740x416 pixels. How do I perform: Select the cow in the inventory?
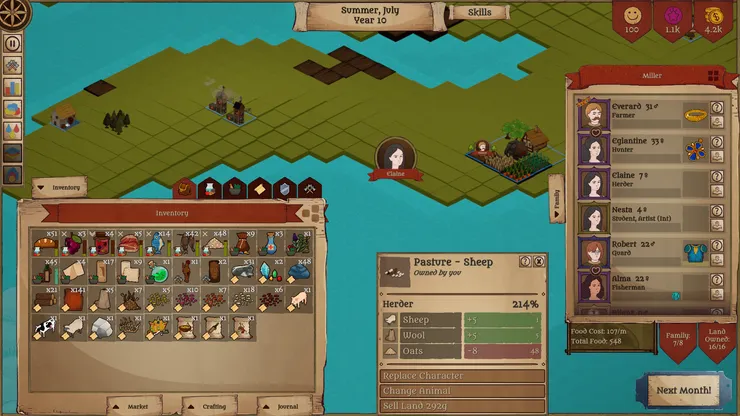pyautogui.click(x=44, y=327)
